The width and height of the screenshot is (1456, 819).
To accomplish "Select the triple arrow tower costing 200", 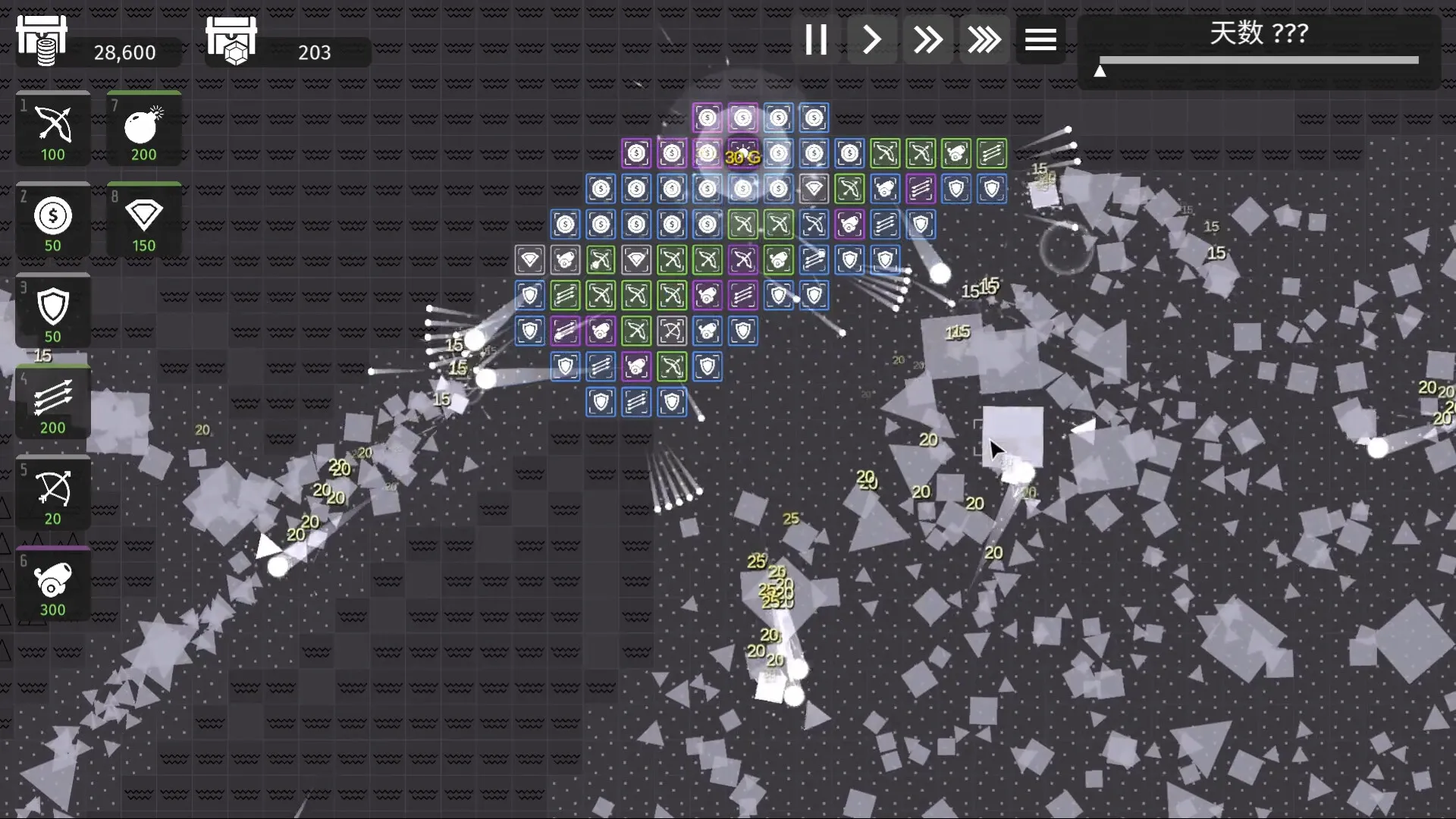I will point(52,402).
